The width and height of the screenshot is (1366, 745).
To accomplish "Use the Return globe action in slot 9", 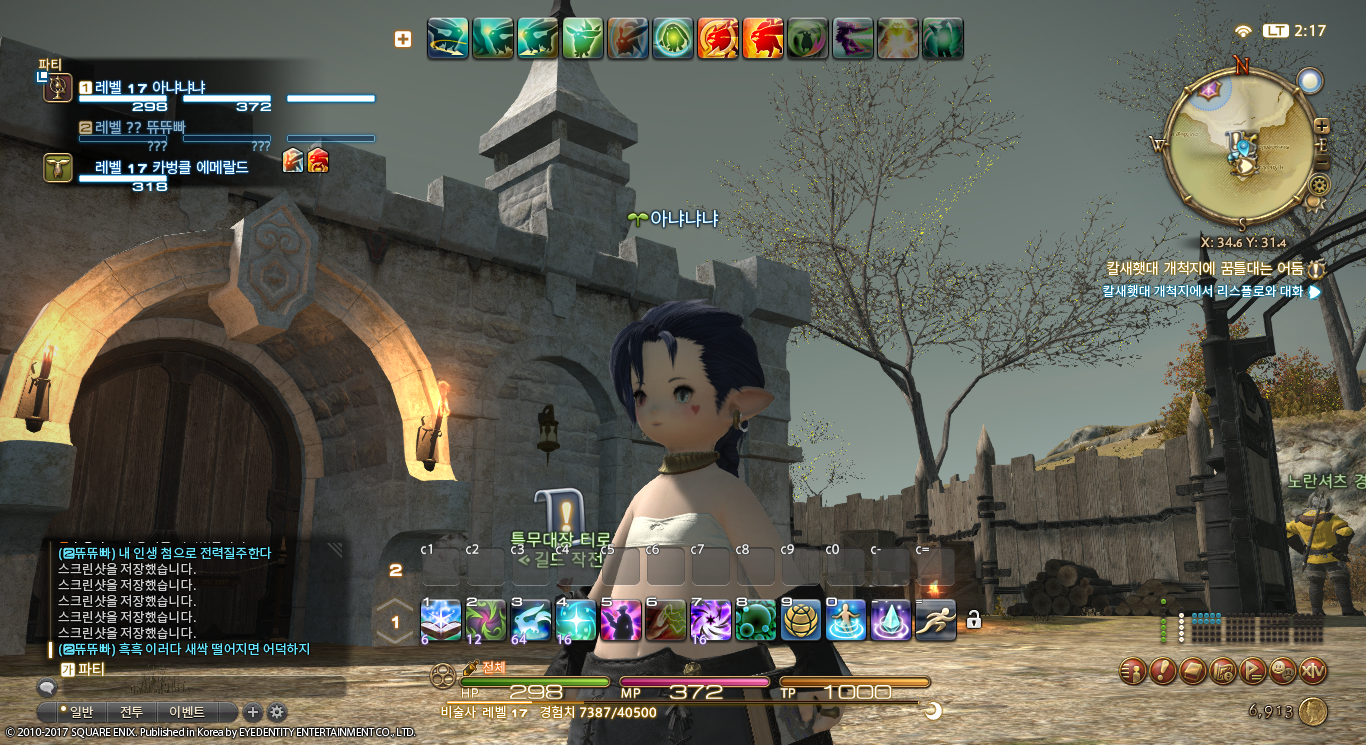I will coord(800,620).
